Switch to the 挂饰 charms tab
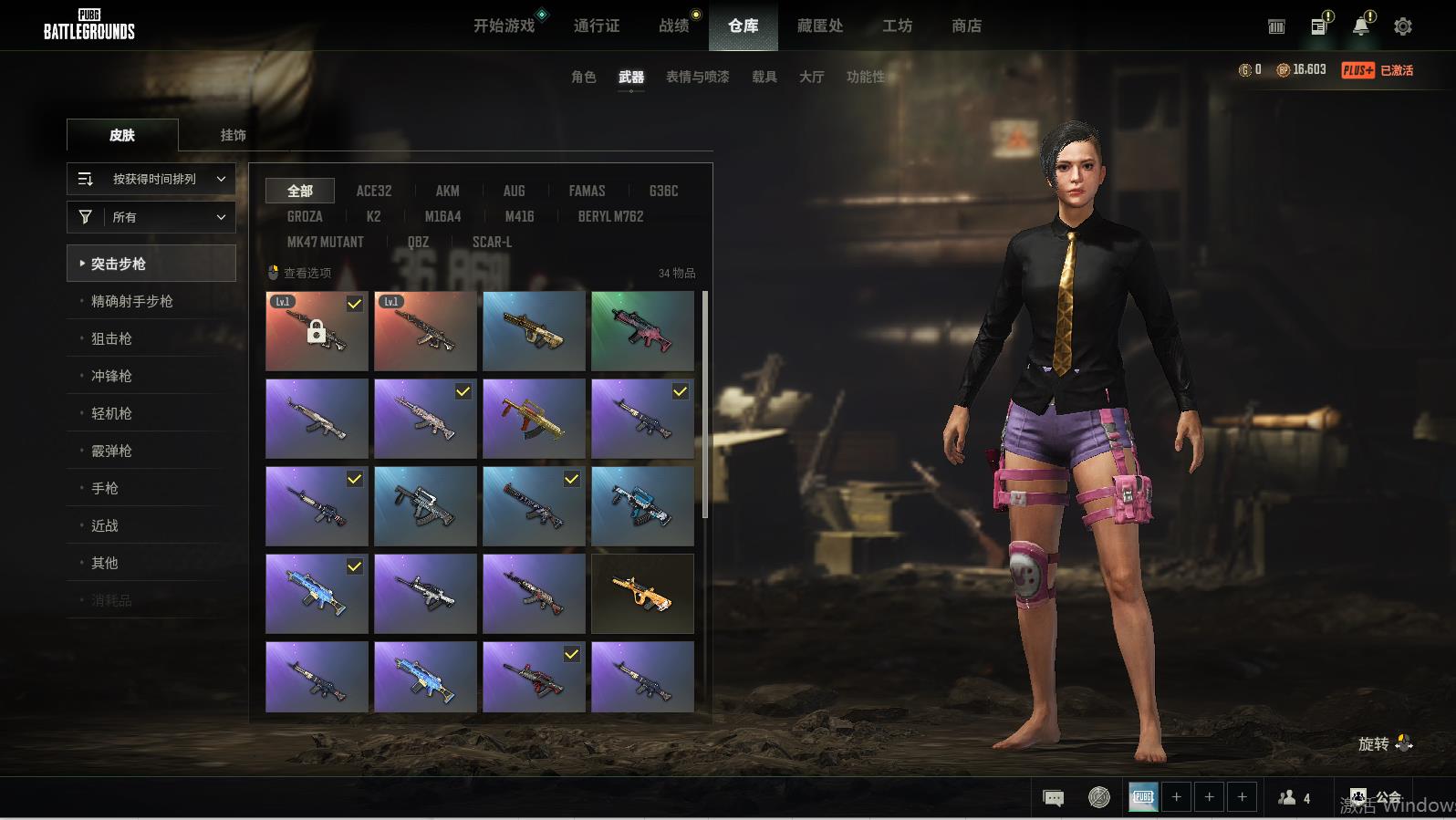 [233, 135]
